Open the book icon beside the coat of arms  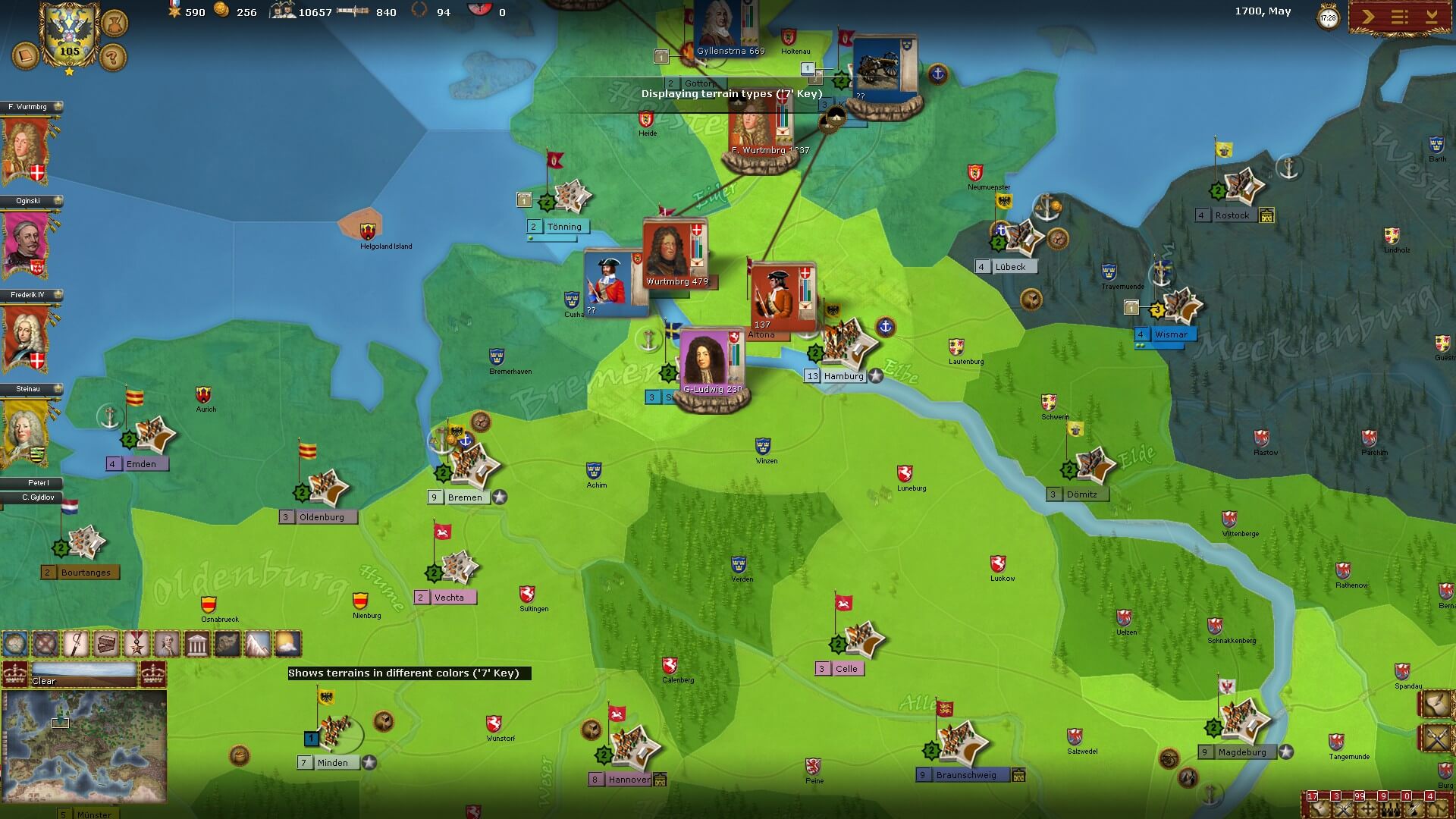tap(25, 57)
